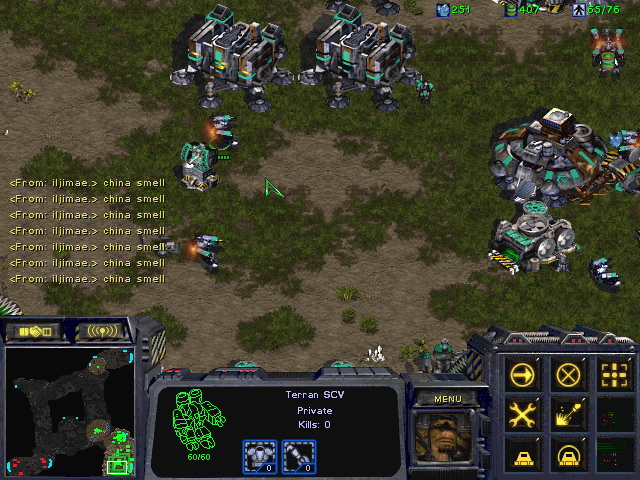Select the Gather resources command

click(x=568, y=413)
